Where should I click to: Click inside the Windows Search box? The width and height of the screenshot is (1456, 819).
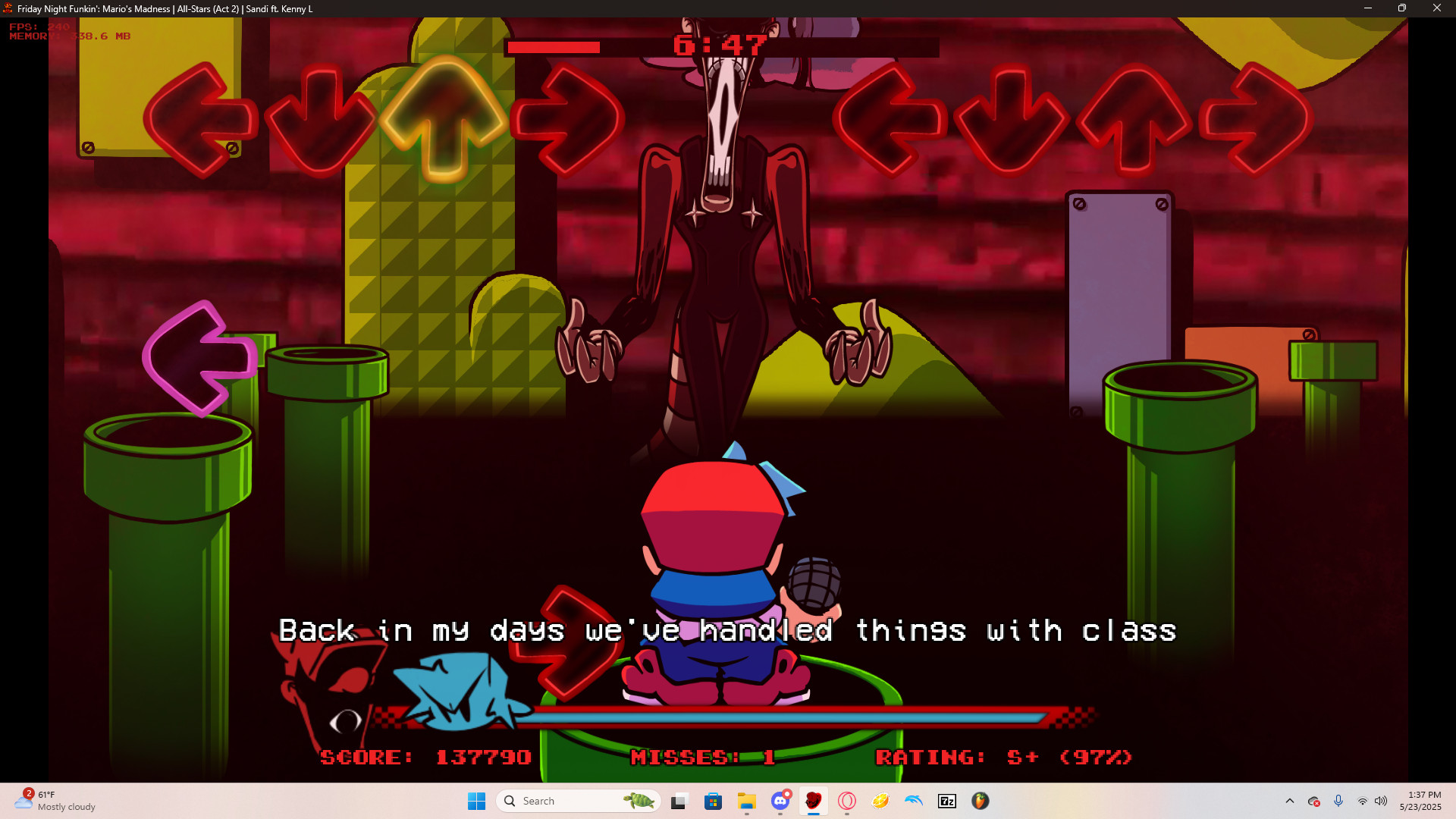pyautogui.click(x=576, y=801)
